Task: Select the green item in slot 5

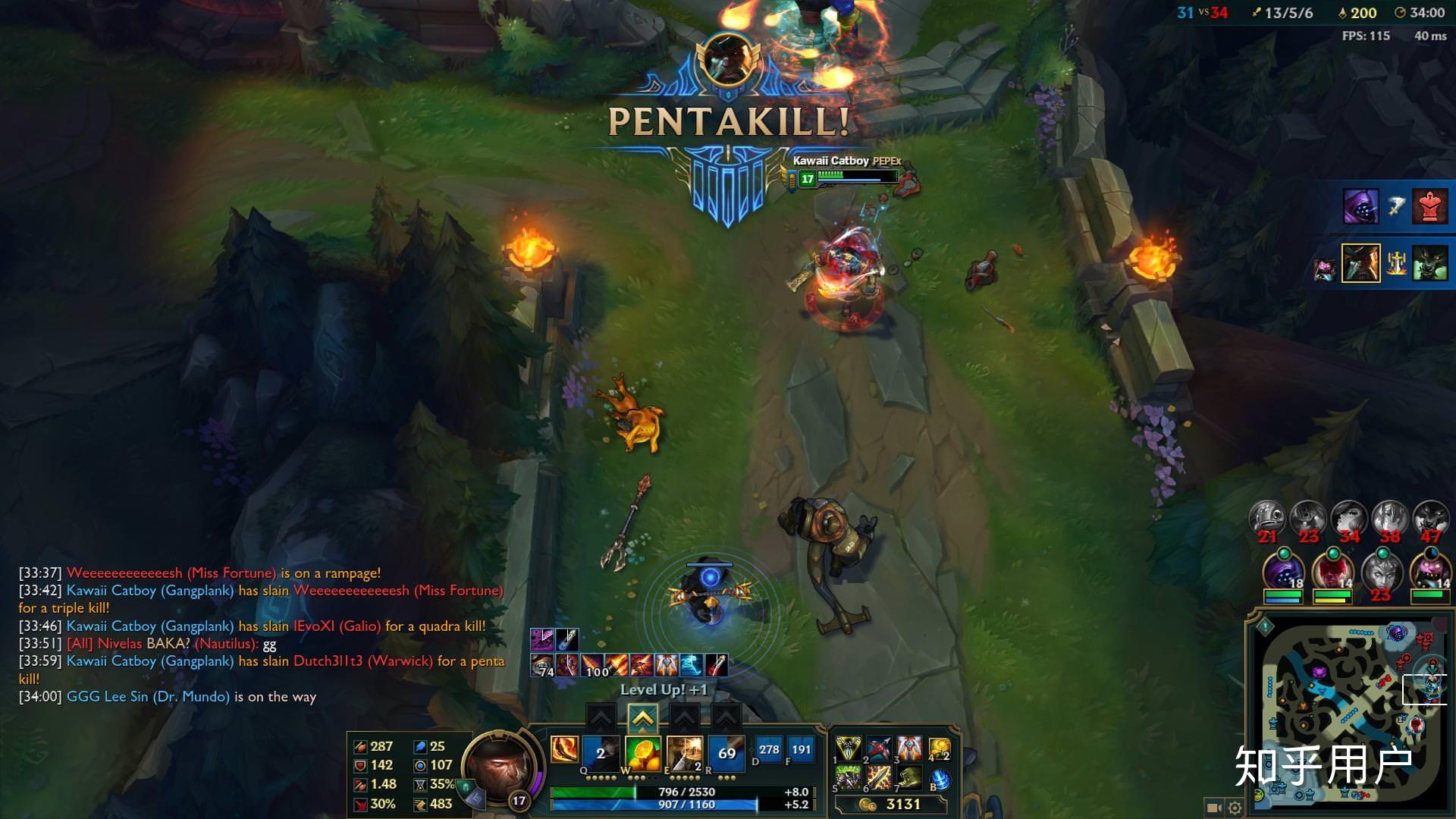Action: (849, 778)
